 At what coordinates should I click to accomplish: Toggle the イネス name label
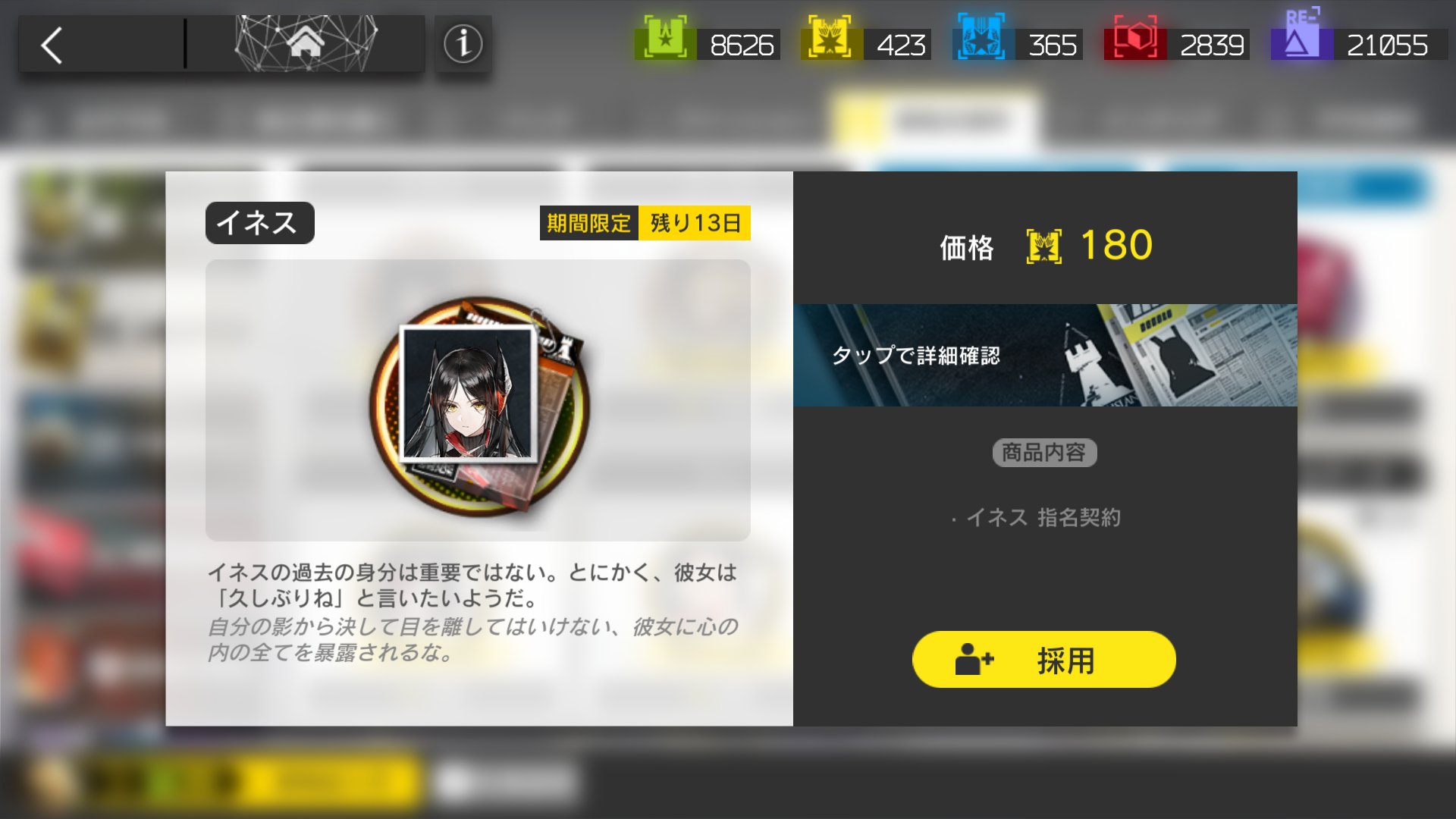pyautogui.click(x=259, y=222)
